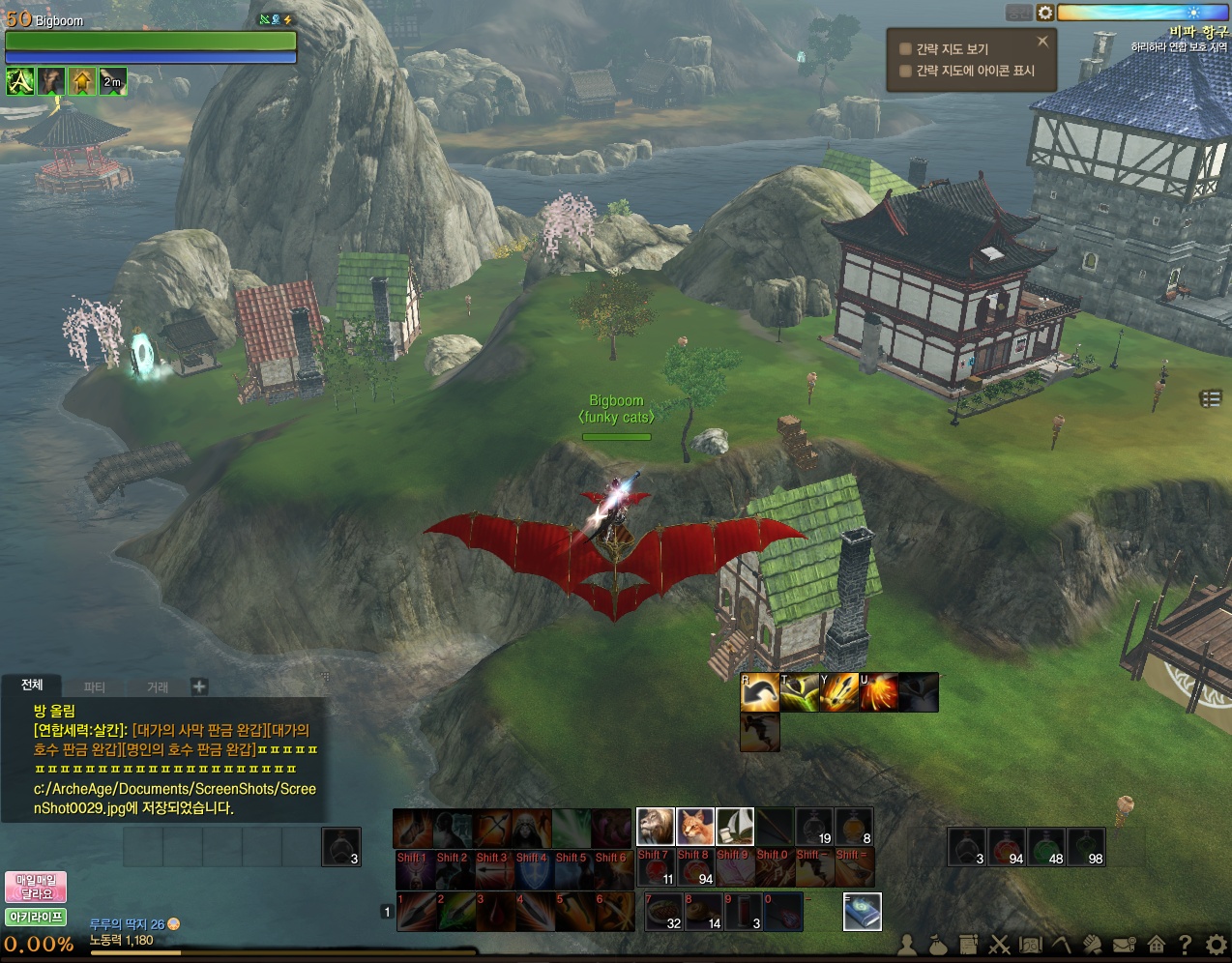Open the character silhouette menu icon
Image resolution: width=1232 pixels, height=963 pixels.
[907, 945]
